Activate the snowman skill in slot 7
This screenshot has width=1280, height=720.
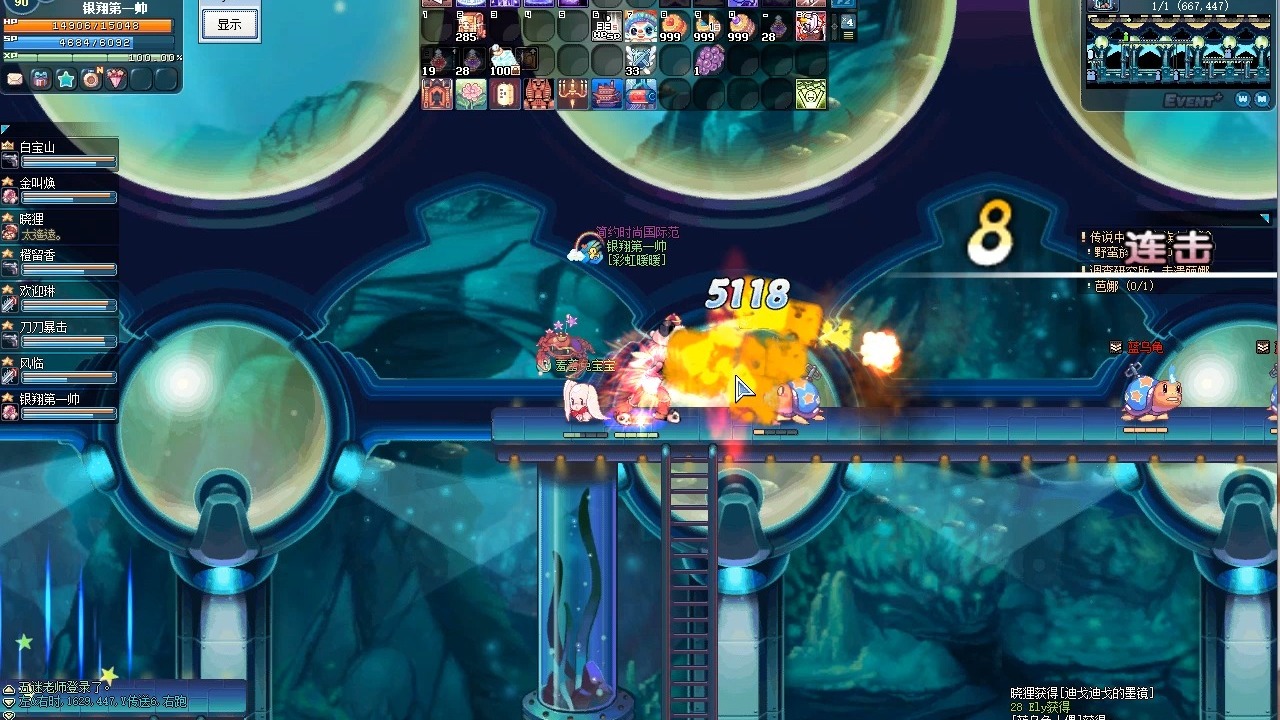pyautogui.click(x=640, y=26)
